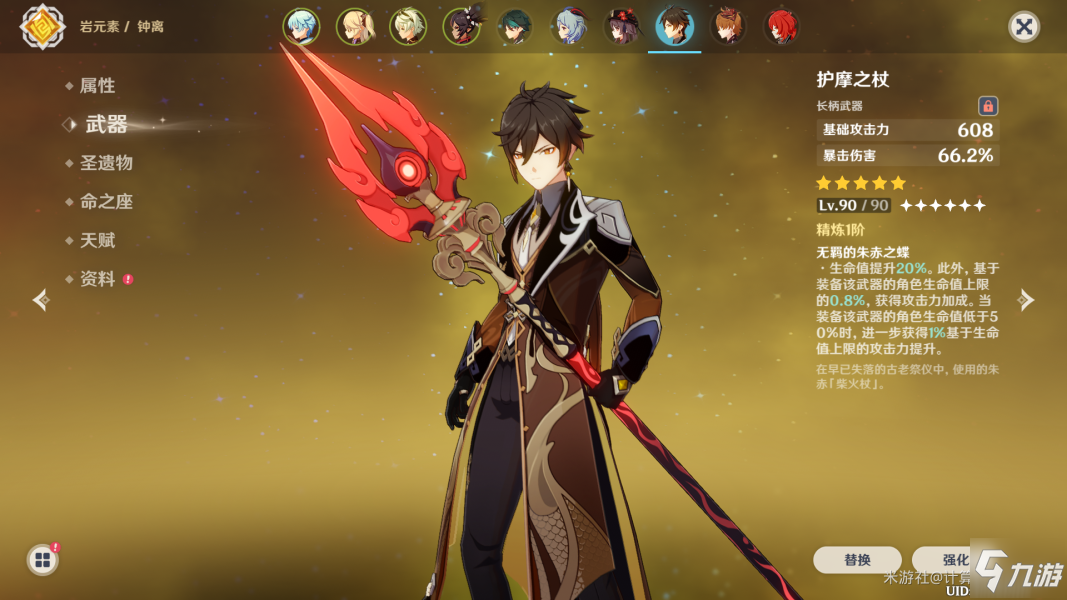Image resolution: width=1067 pixels, height=600 pixels.
Task: Go to the previous character with left arrow
Action: click(40, 300)
